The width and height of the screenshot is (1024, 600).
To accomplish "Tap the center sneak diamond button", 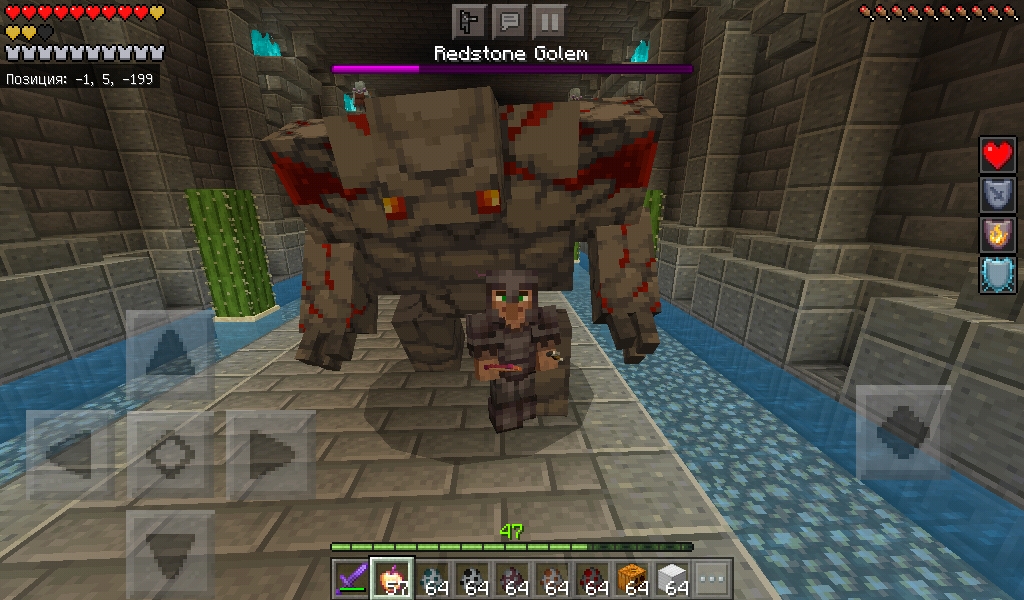I will coord(170,456).
